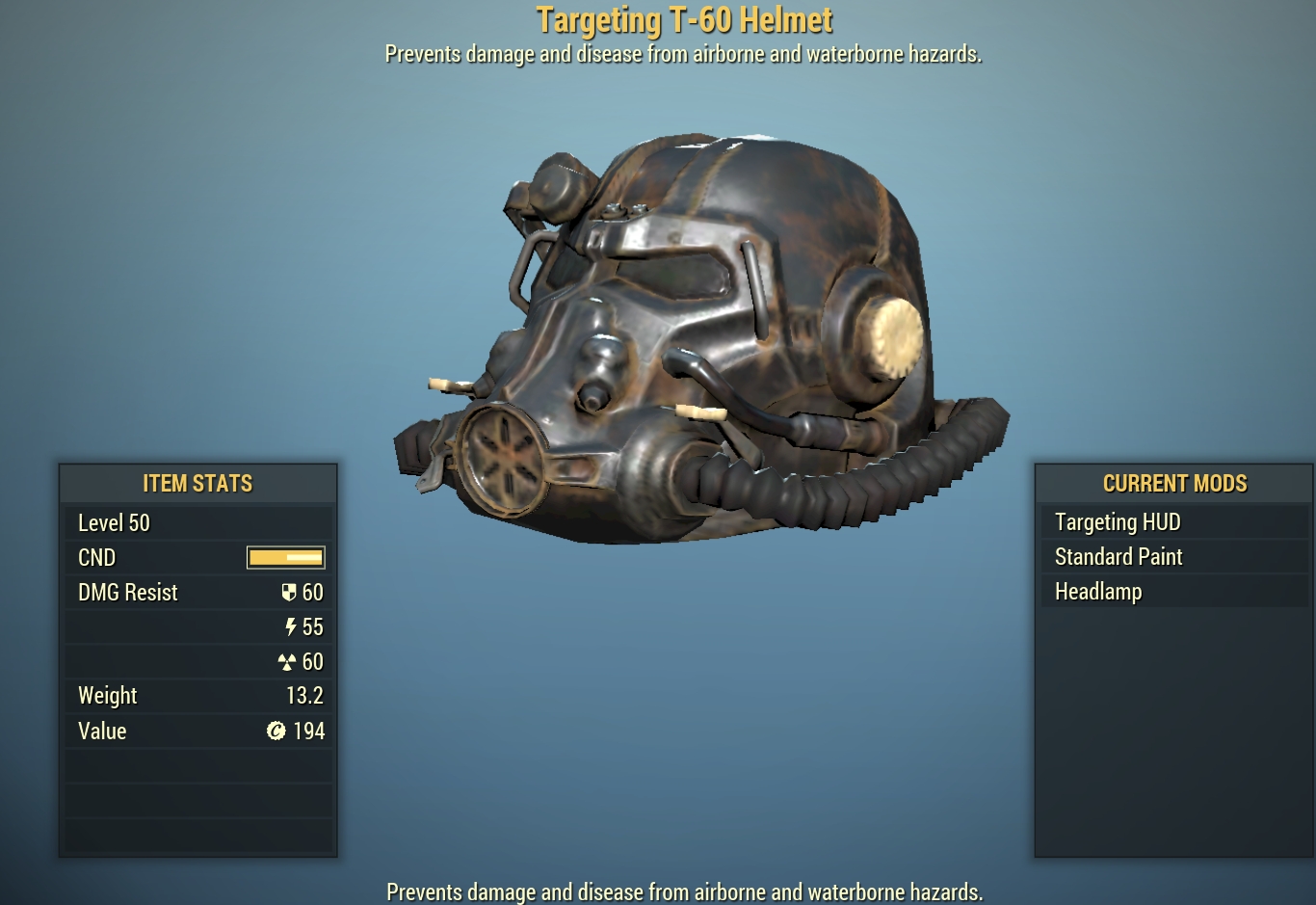1316x905 pixels.
Task: Select the Targeting HUD mod entry
Action: coord(1118,521)
